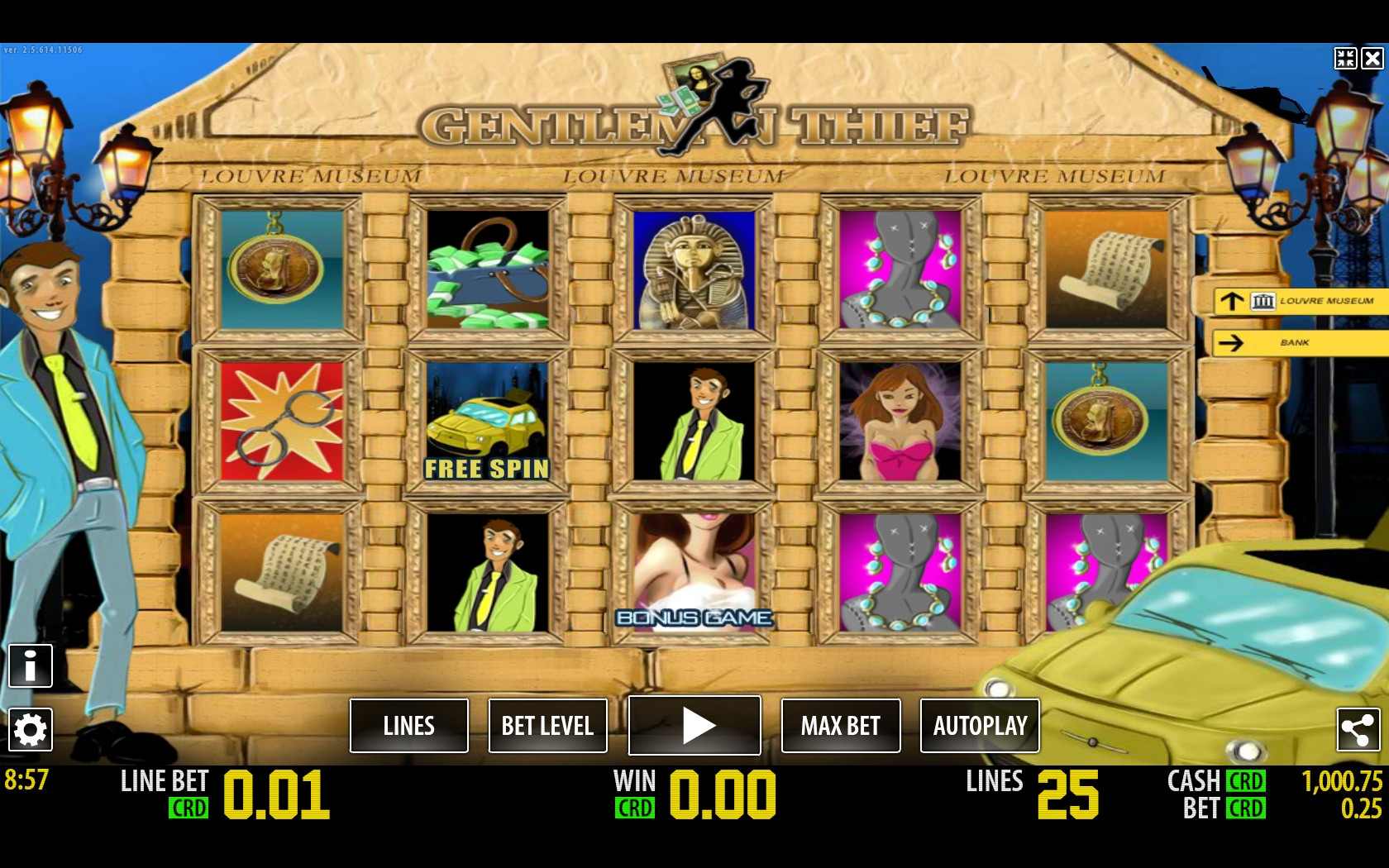Choose the Bank sign
1389x868 pixels.
(x=1300, y=342)
